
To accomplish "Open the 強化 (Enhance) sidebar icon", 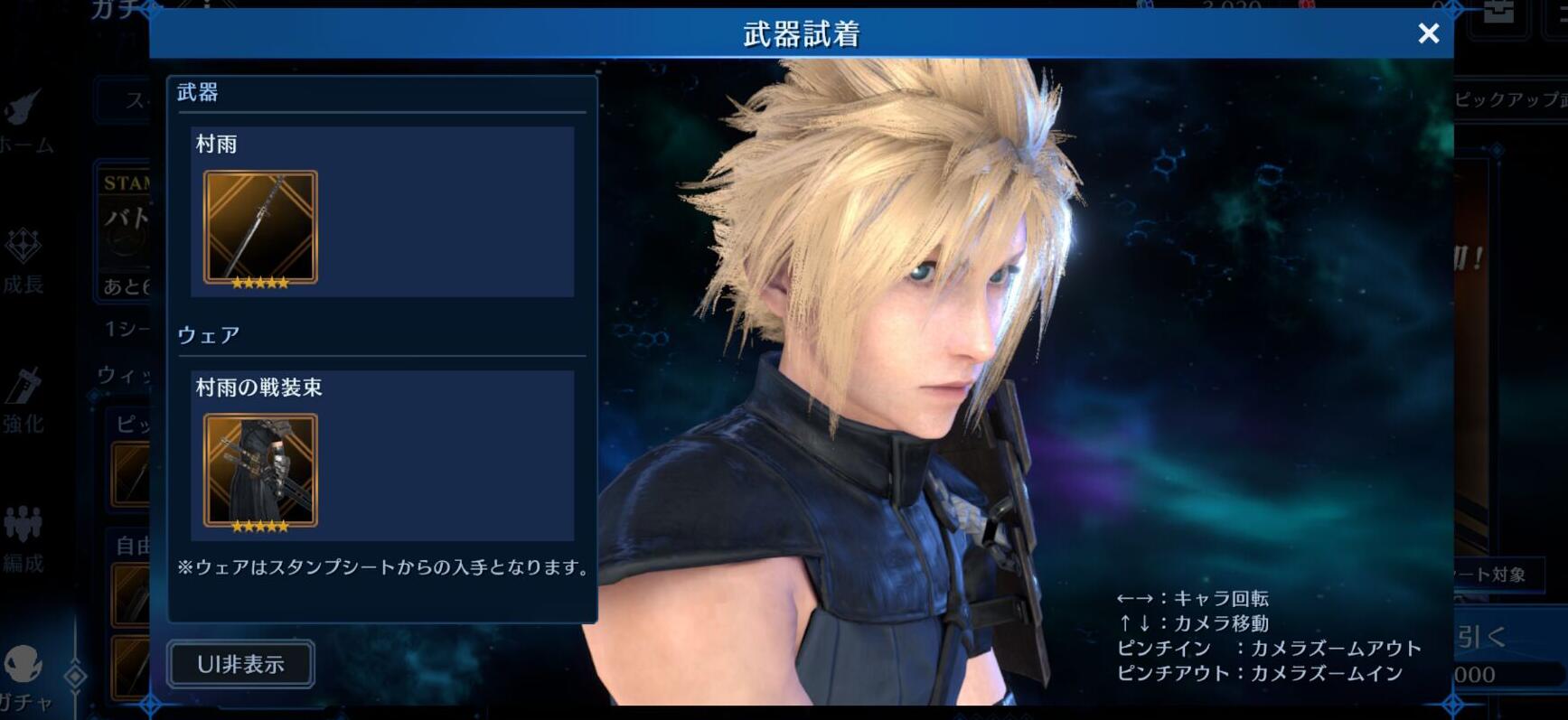I will [24, 397].
